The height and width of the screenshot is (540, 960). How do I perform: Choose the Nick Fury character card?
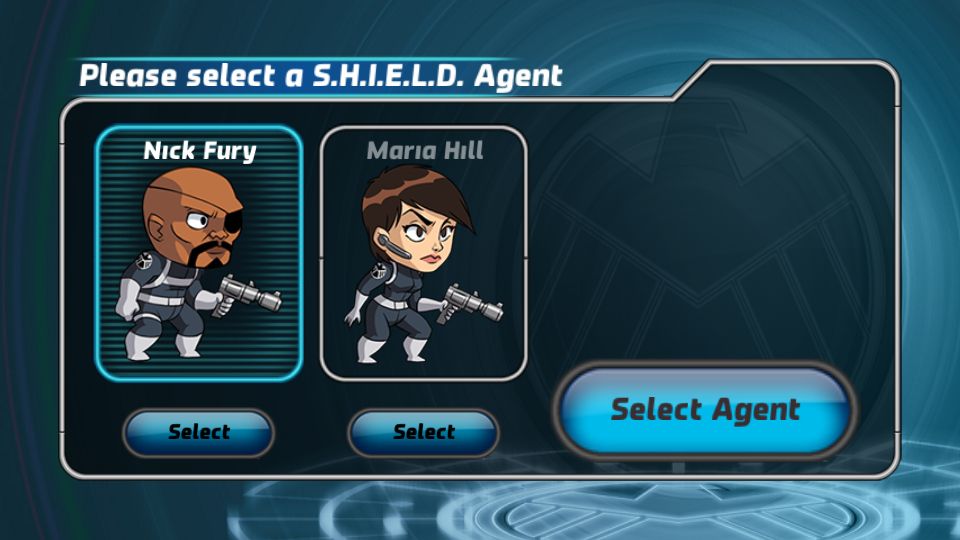click(198, 255)
